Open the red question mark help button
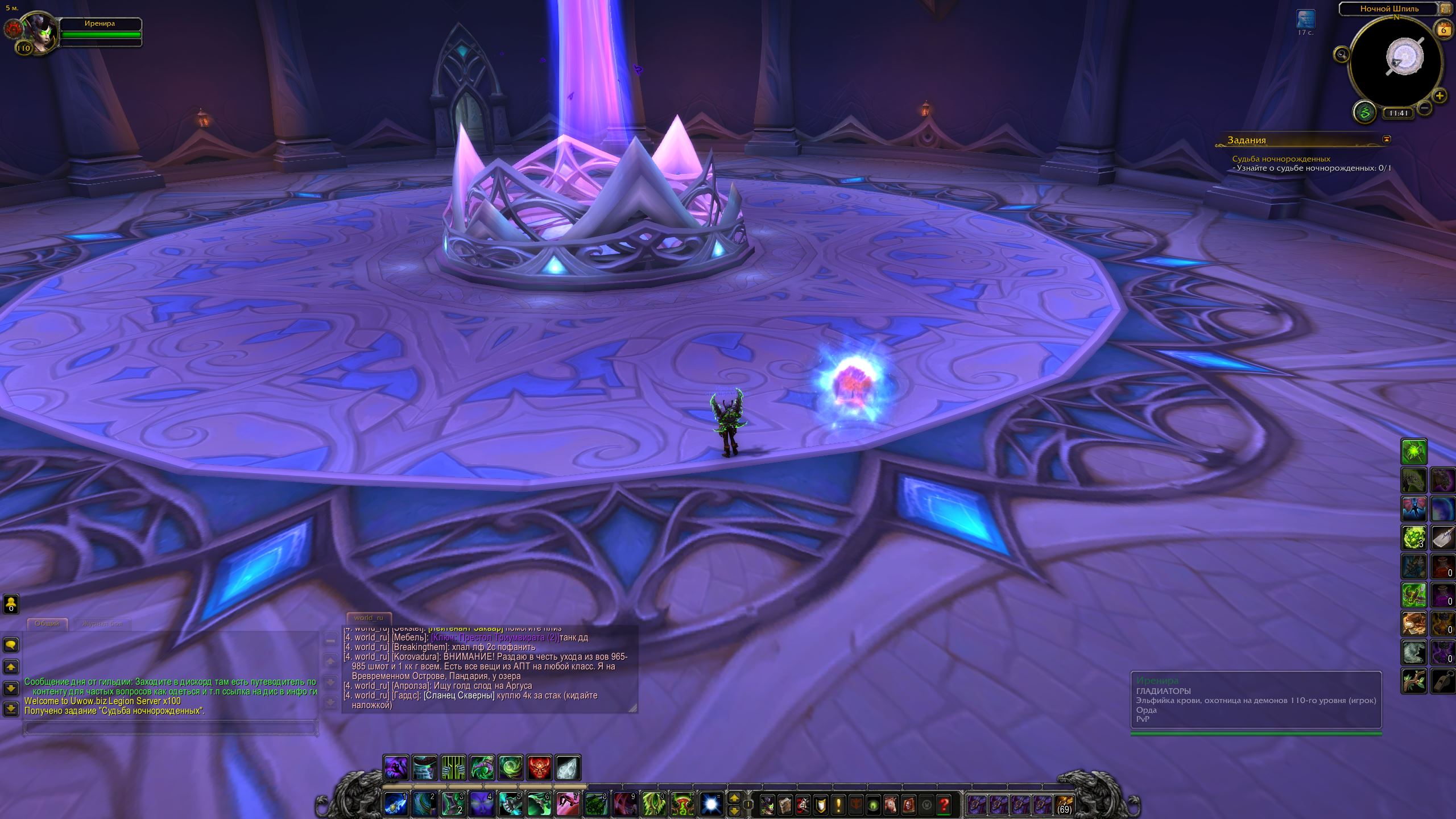The height and width of the screenshot is (819, 1456). coord(944,805)
